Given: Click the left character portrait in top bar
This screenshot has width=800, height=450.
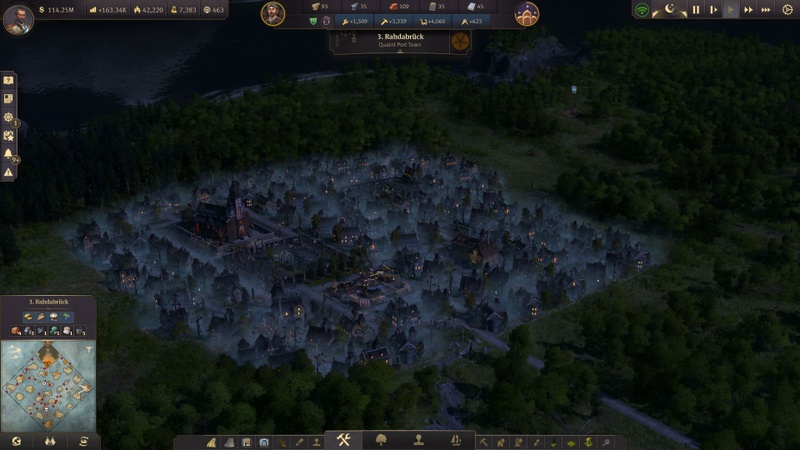Looking at the screenshot, I should [x=273, y=13].
